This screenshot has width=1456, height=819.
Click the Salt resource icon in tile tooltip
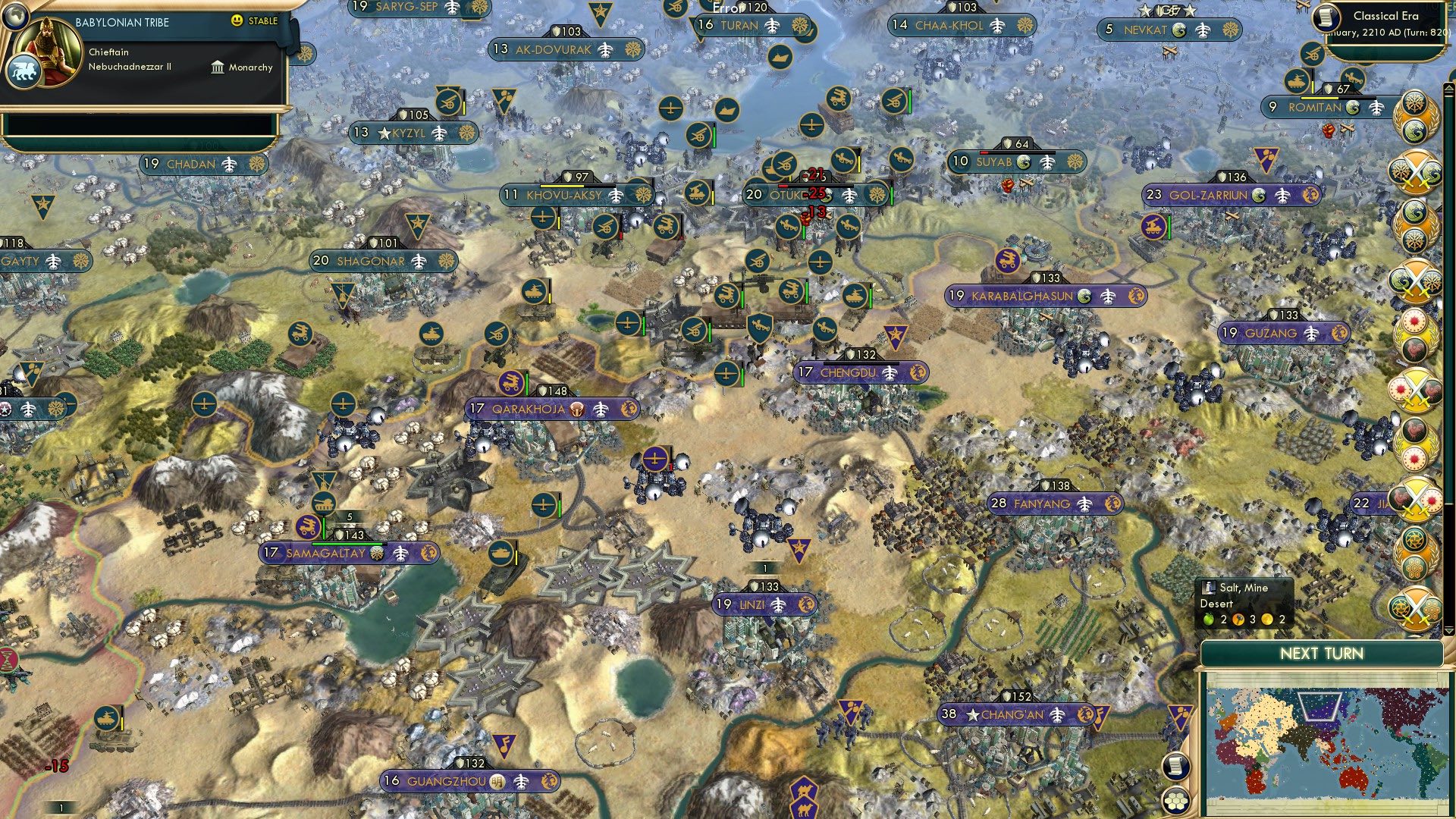1208,588
